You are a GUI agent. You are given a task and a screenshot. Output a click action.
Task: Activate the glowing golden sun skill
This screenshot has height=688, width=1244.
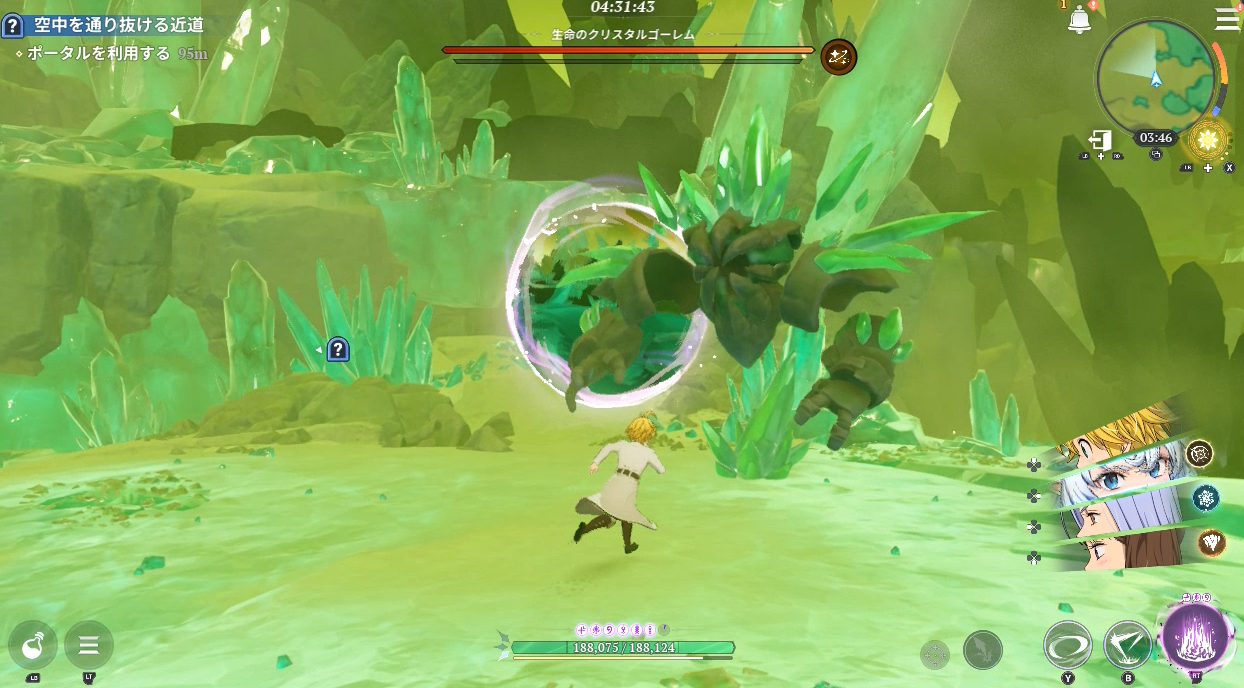[x=1207, y=141]
